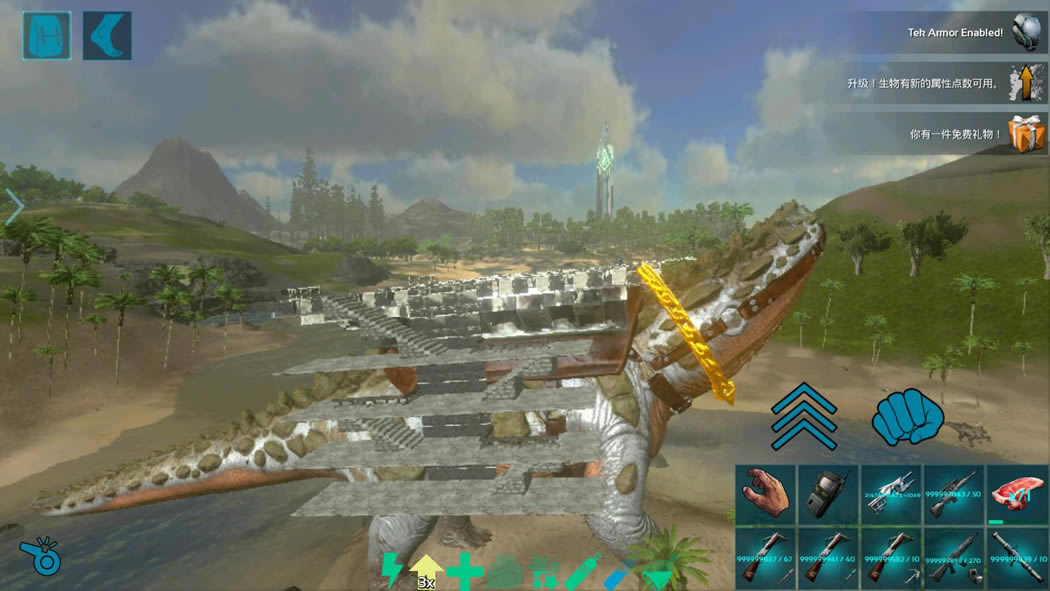Screen dimensions: 1050x591
Task: Open the backpack inventory
Action: [x=46, y=36]
